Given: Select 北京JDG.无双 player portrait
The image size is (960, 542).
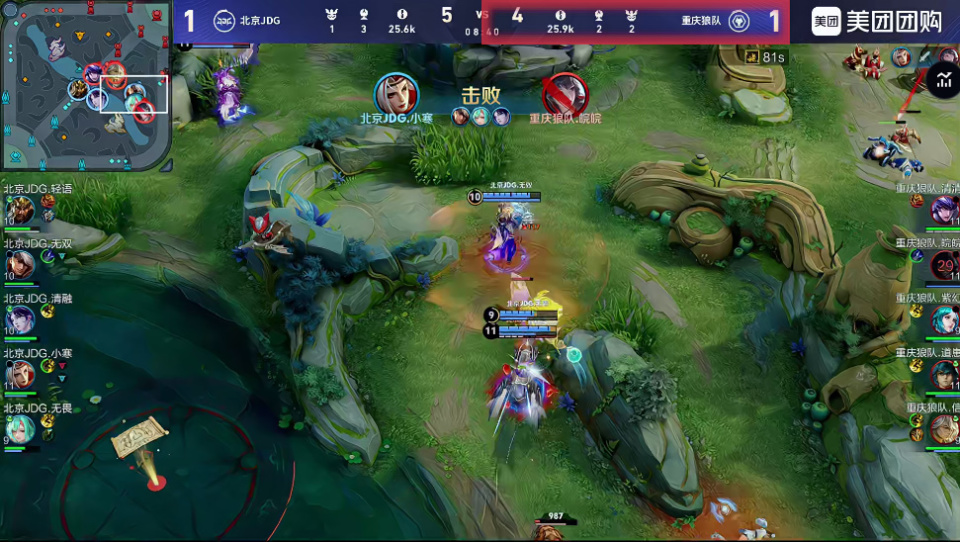Looking at the screenshot, I should [x=20, y=264].
